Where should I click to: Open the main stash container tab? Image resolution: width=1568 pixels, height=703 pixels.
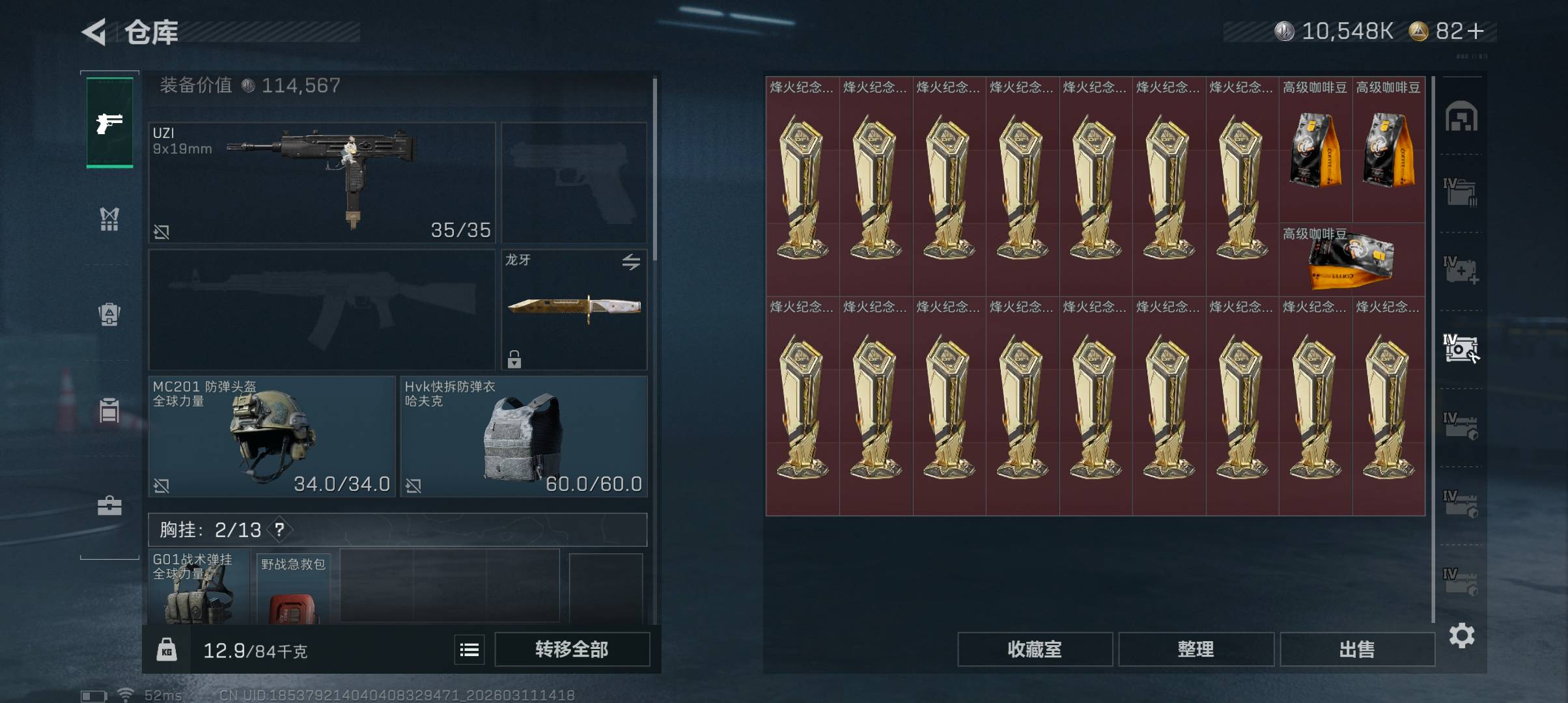pos(1461,117)
